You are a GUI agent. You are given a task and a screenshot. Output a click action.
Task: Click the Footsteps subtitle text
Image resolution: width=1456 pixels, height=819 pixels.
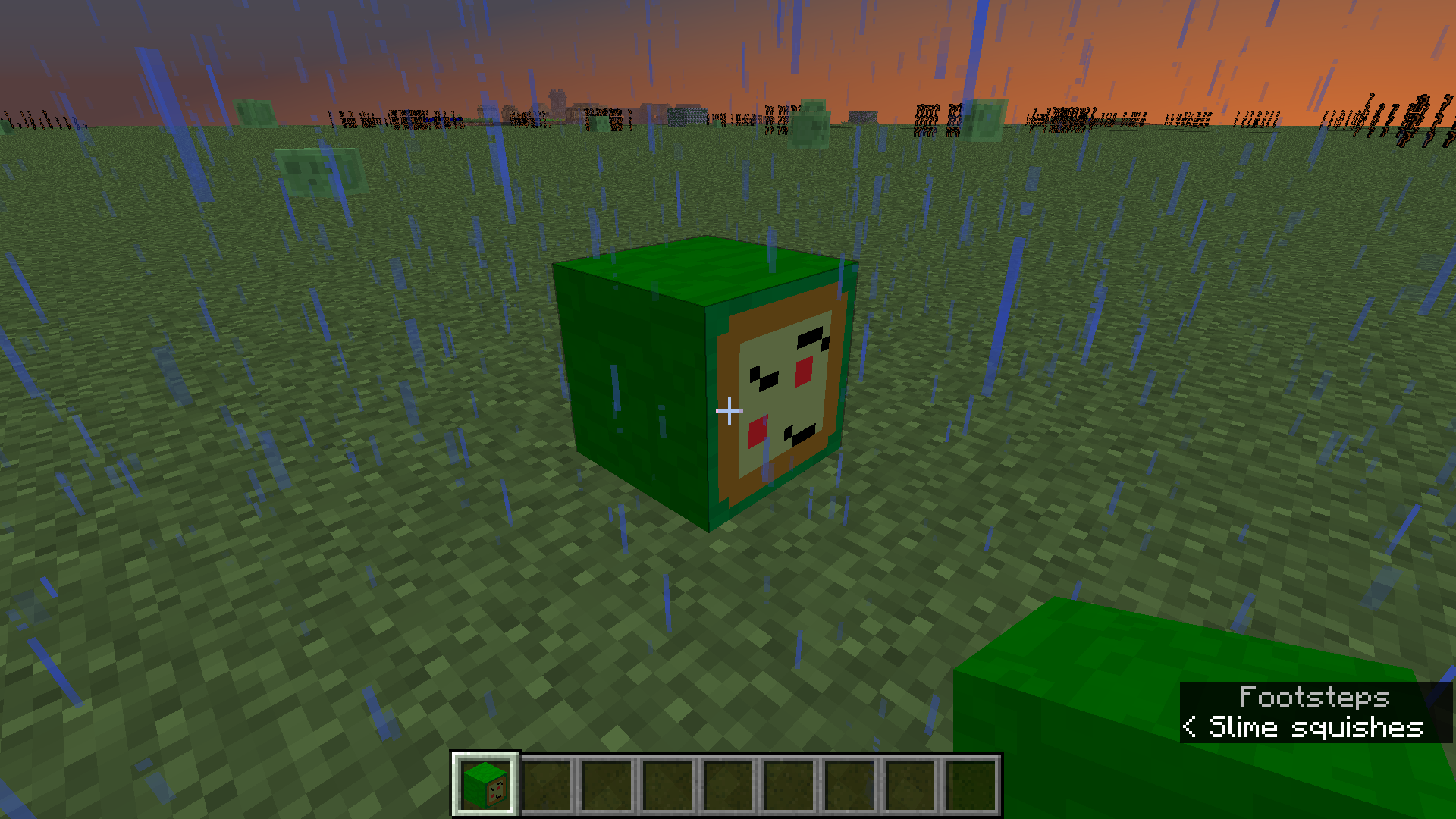point(1316,695)
